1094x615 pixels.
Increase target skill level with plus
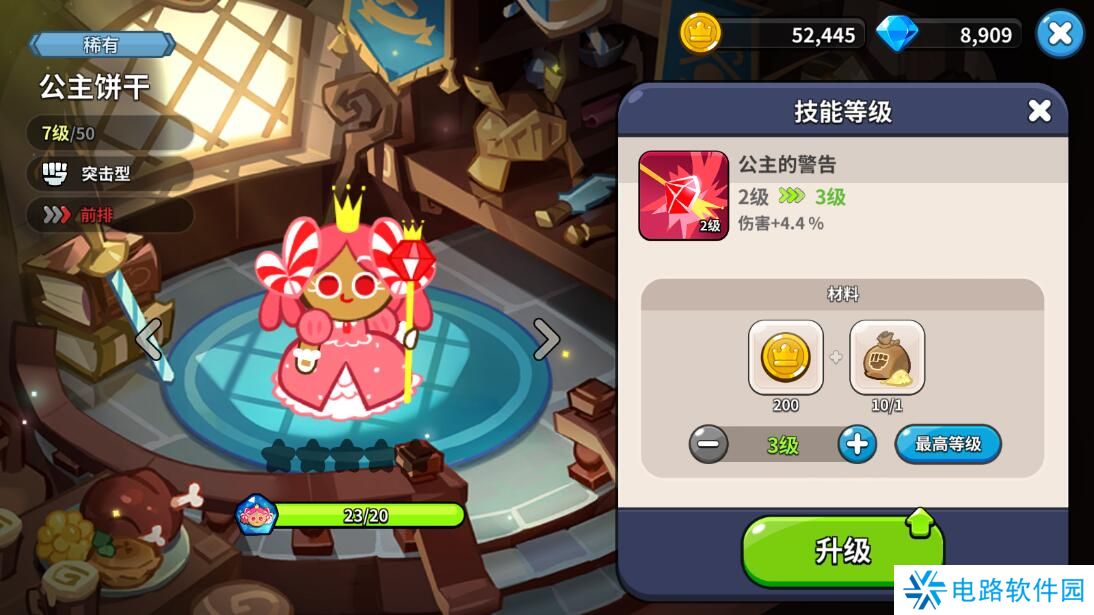856,444
